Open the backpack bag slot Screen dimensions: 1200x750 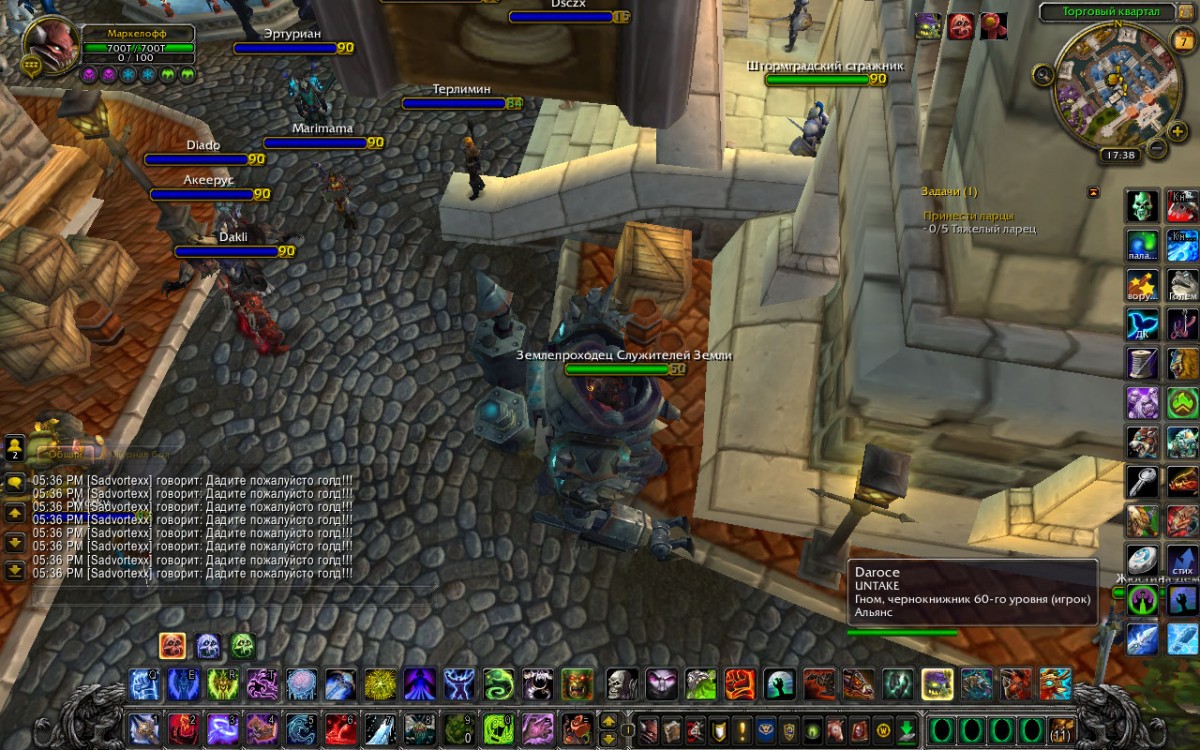(1061, 729)
